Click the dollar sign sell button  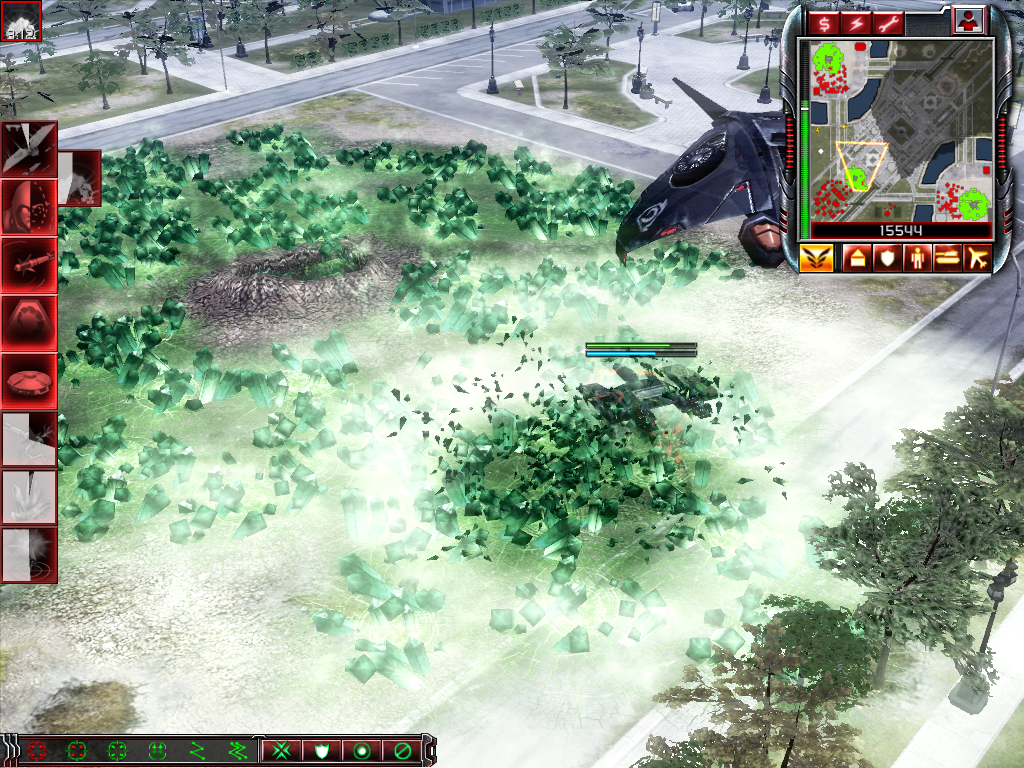coord(827,23)
